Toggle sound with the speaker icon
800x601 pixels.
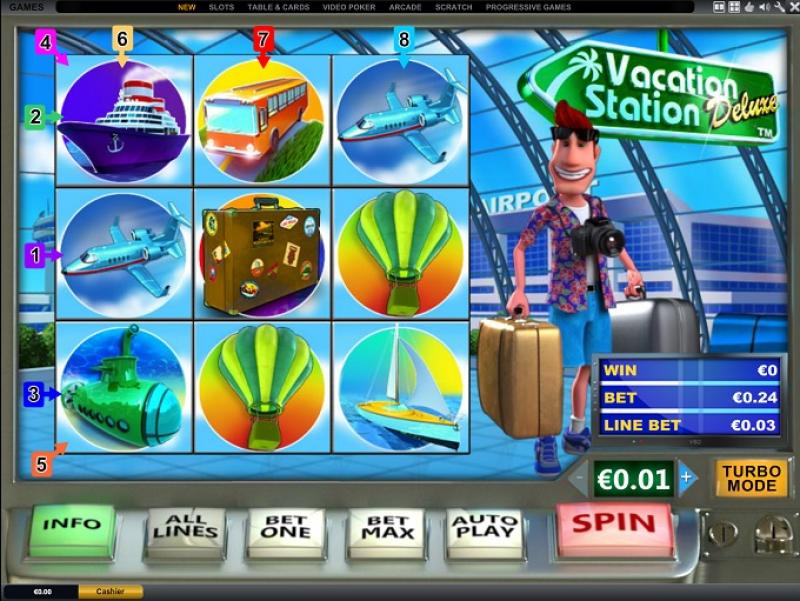tap(762, 7)
